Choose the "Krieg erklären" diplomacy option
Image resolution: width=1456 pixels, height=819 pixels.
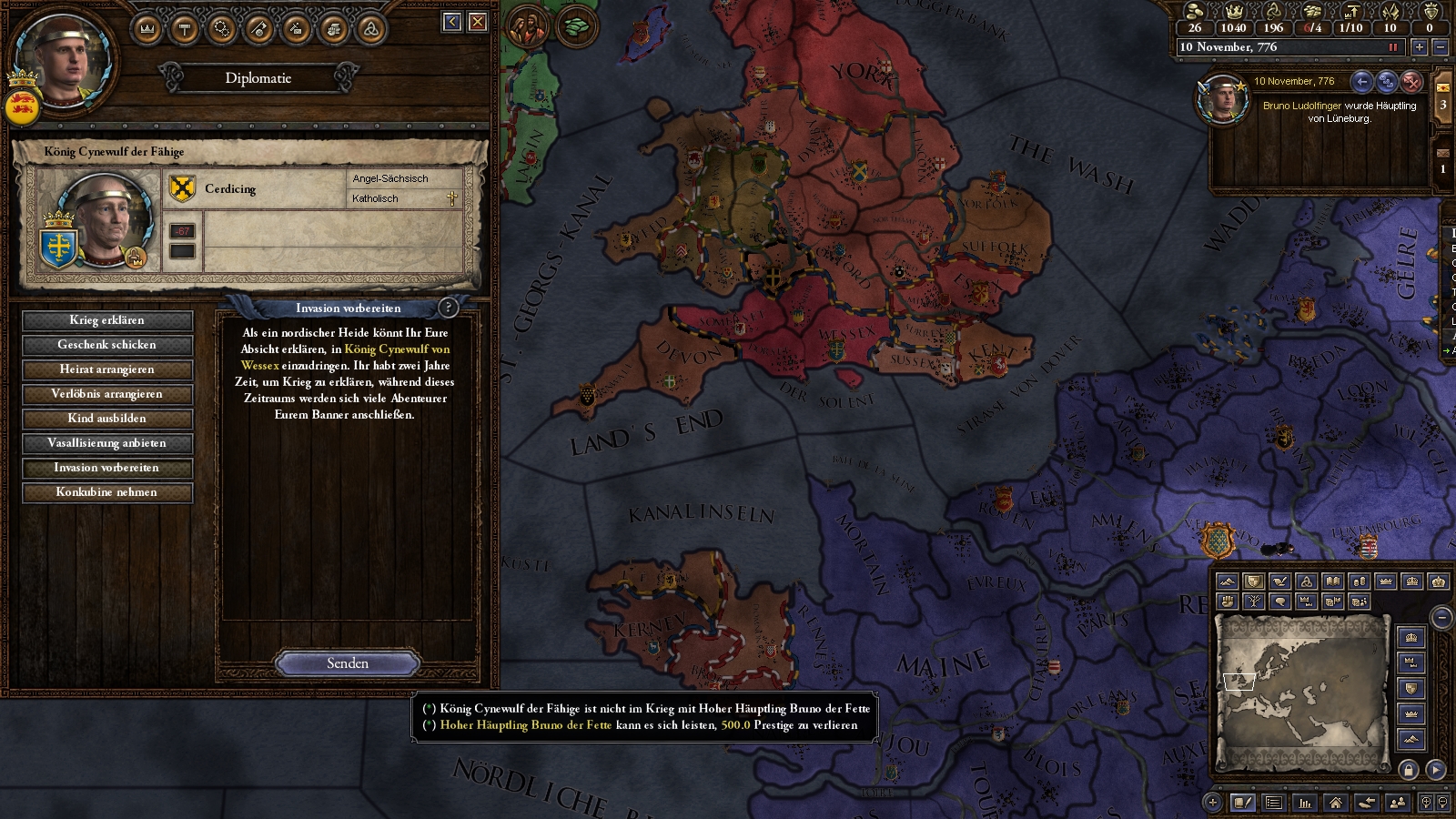[107, 320]
